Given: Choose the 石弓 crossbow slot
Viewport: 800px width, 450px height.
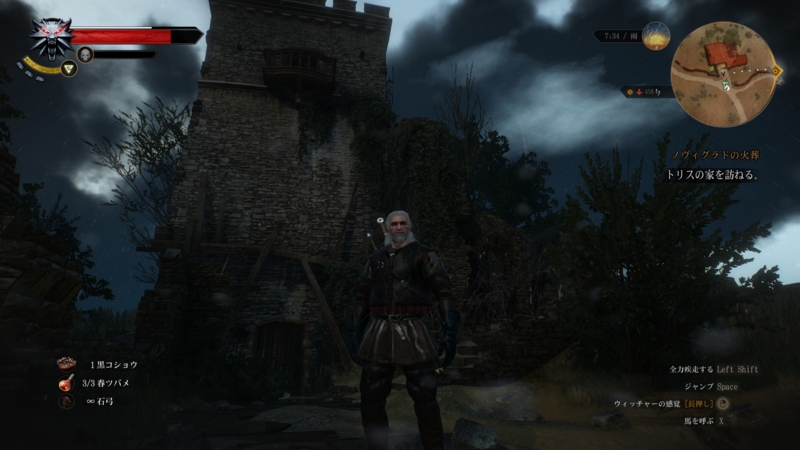Looking at the screenshot, I should pyautogui.click(x=67, y=402).
